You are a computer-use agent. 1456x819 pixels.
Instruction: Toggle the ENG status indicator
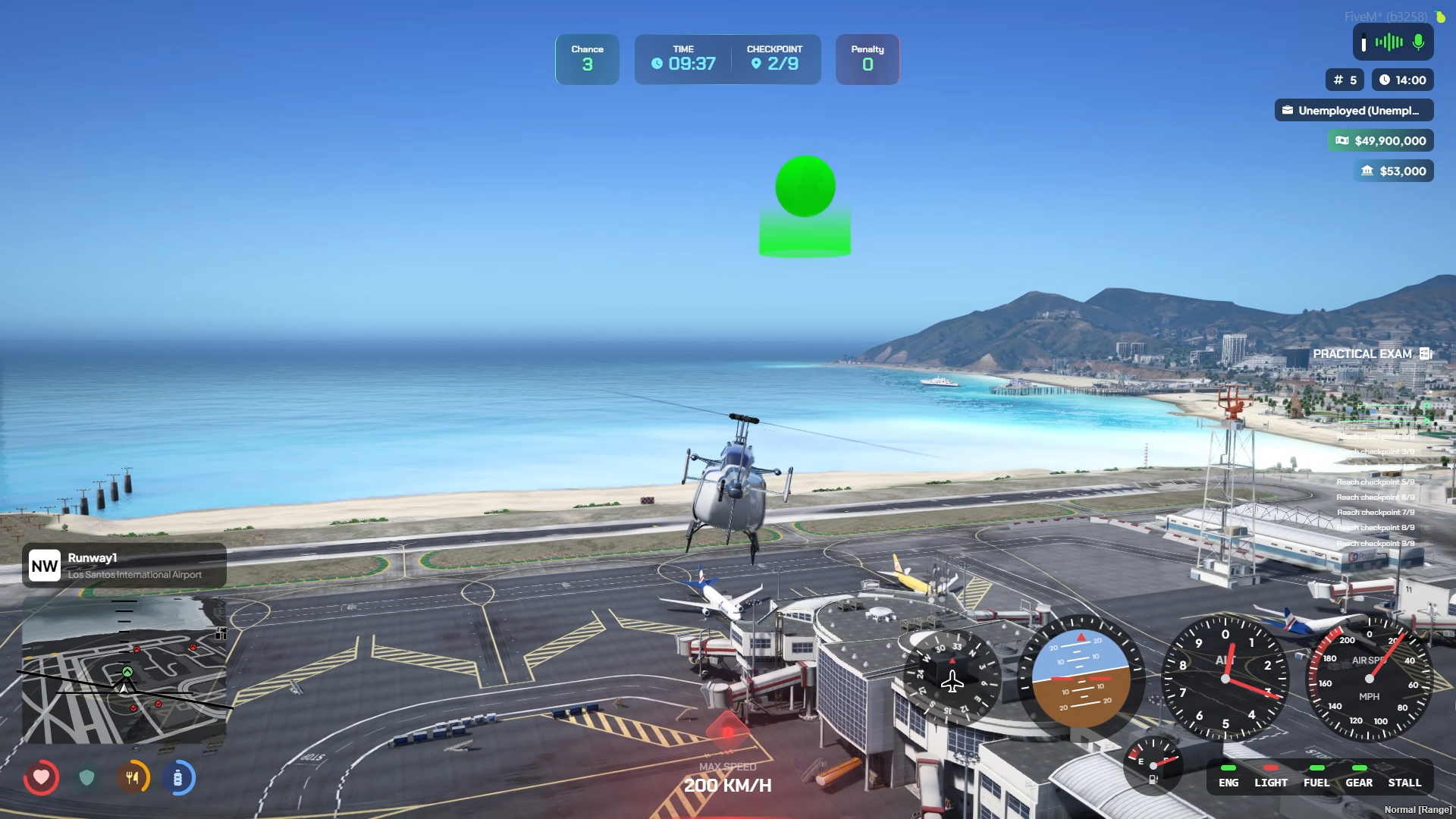(x=1228, y=777)
